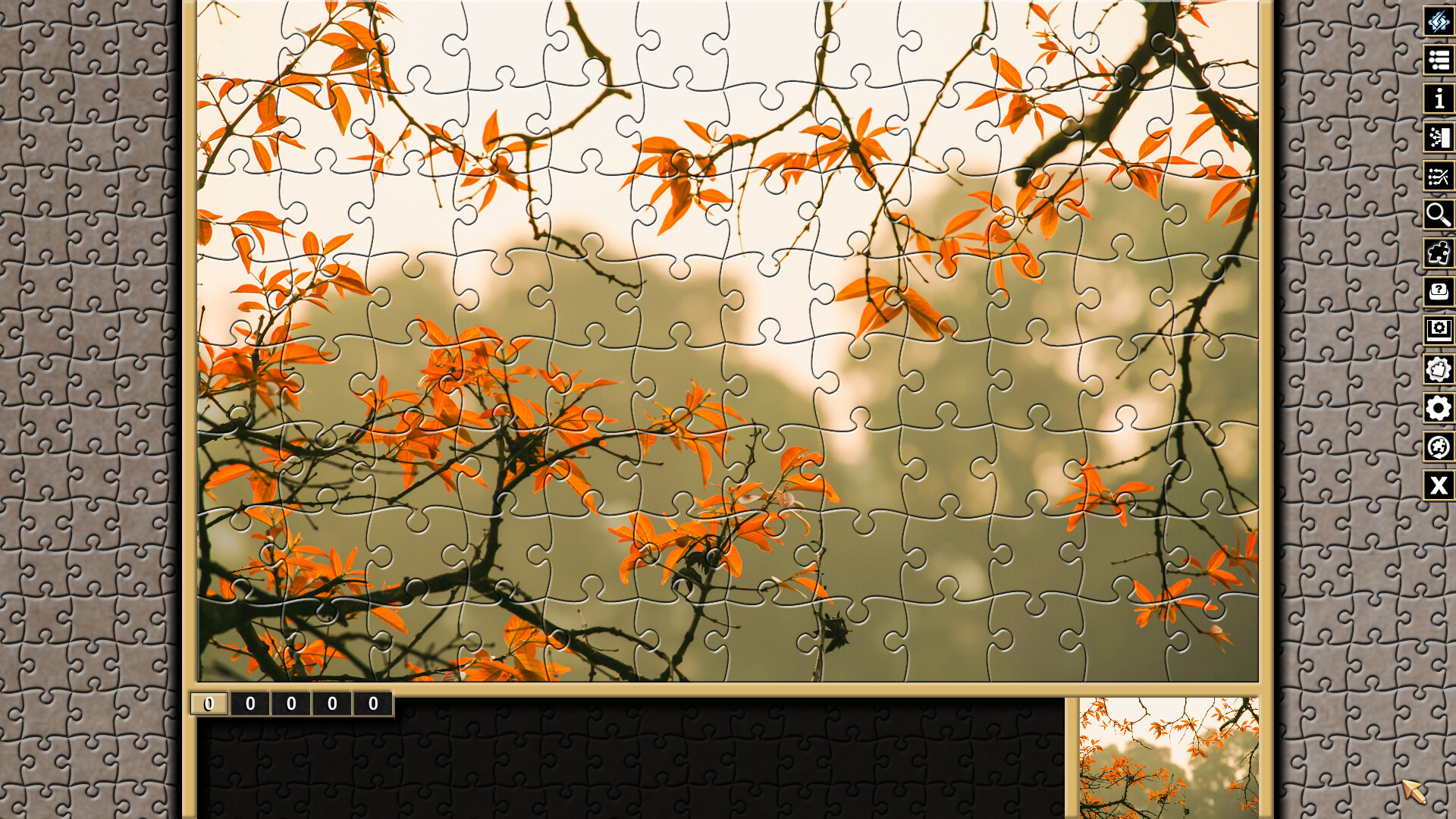Select the magnifying glass zoom tool

point(1439,216)
